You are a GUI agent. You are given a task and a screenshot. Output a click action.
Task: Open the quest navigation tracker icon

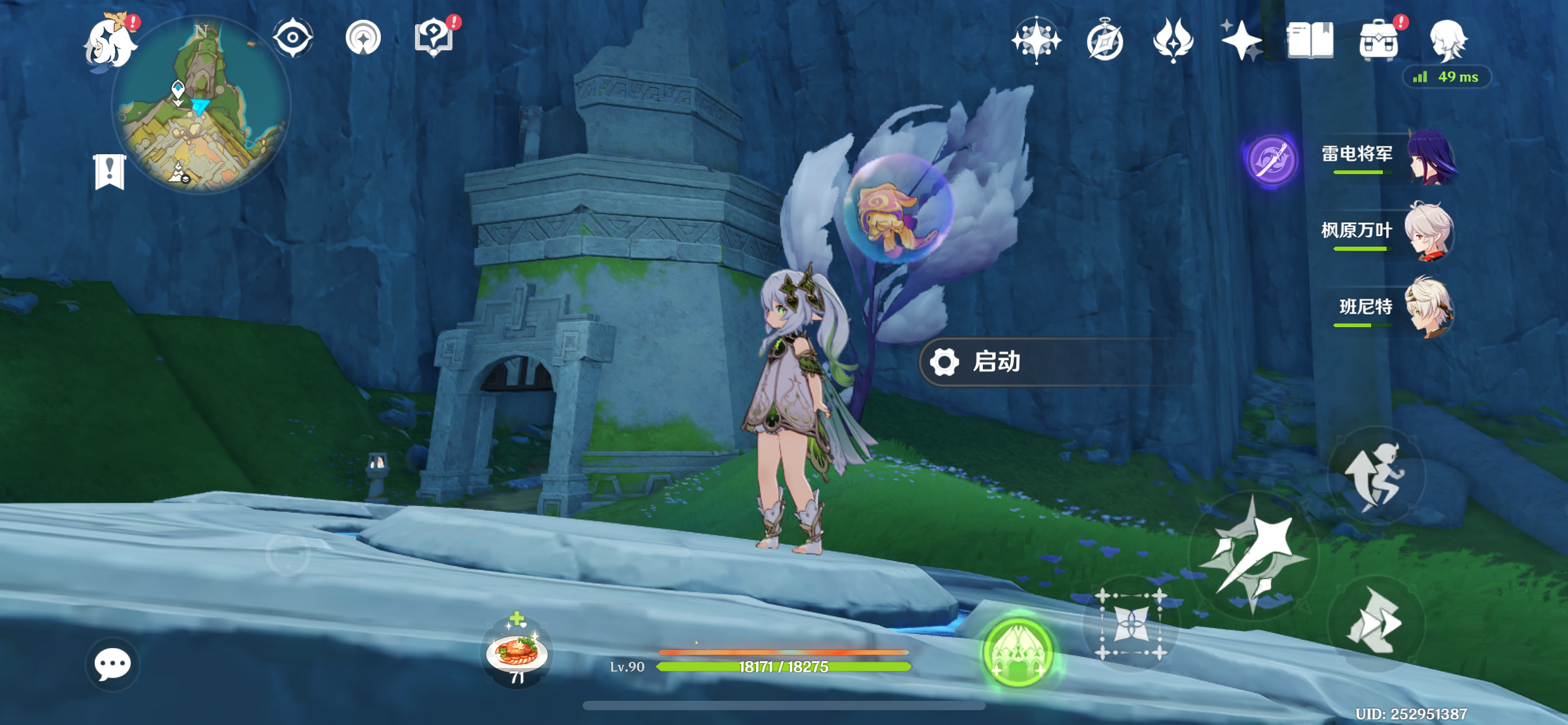[x=293, y=38]
